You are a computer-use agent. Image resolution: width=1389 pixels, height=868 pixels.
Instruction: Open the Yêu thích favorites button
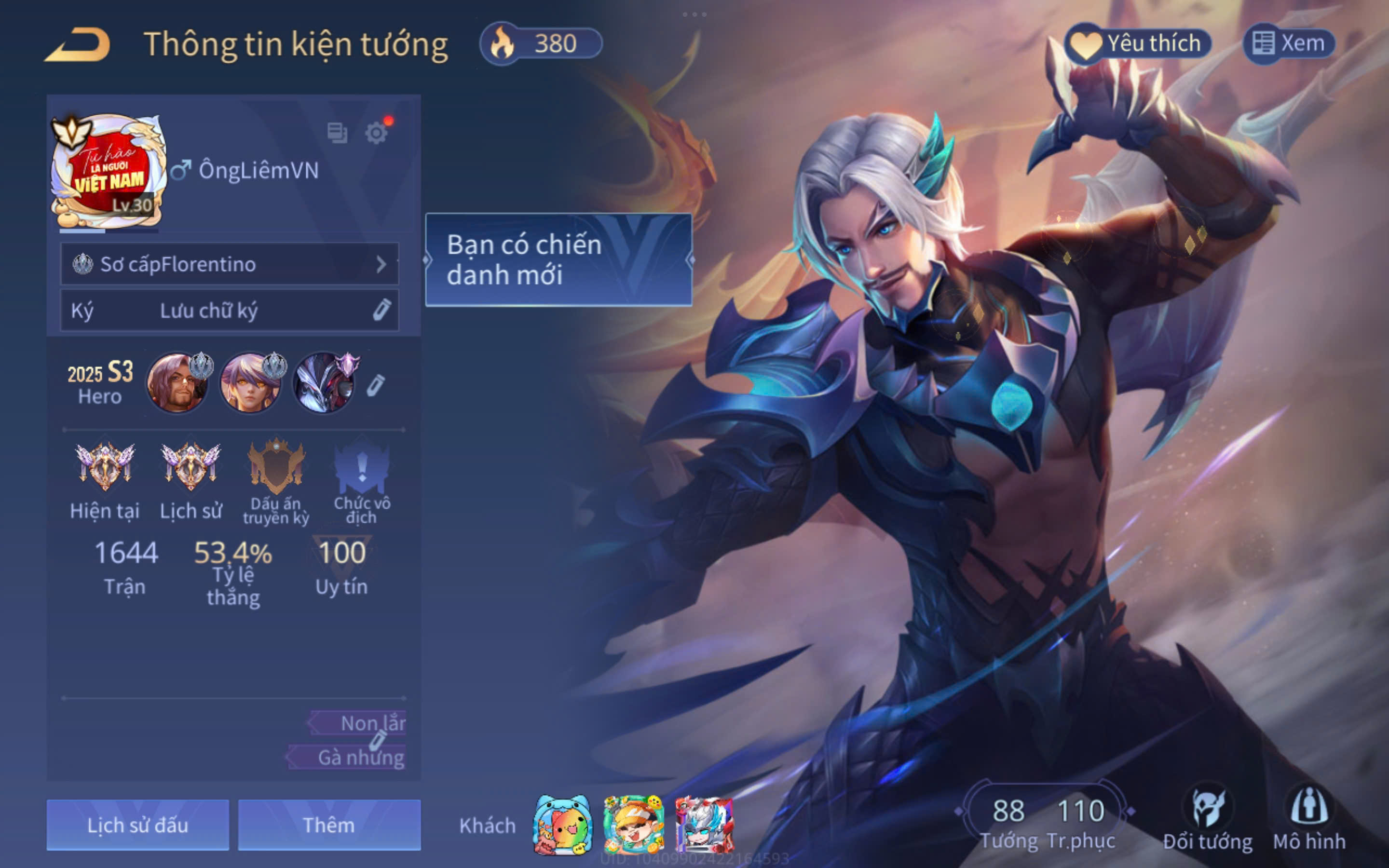[1138, 43]
